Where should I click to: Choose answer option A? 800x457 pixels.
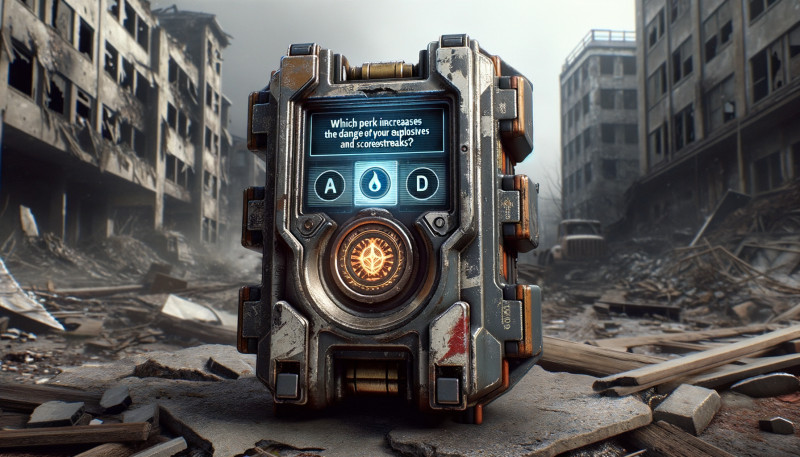(330, 184)
